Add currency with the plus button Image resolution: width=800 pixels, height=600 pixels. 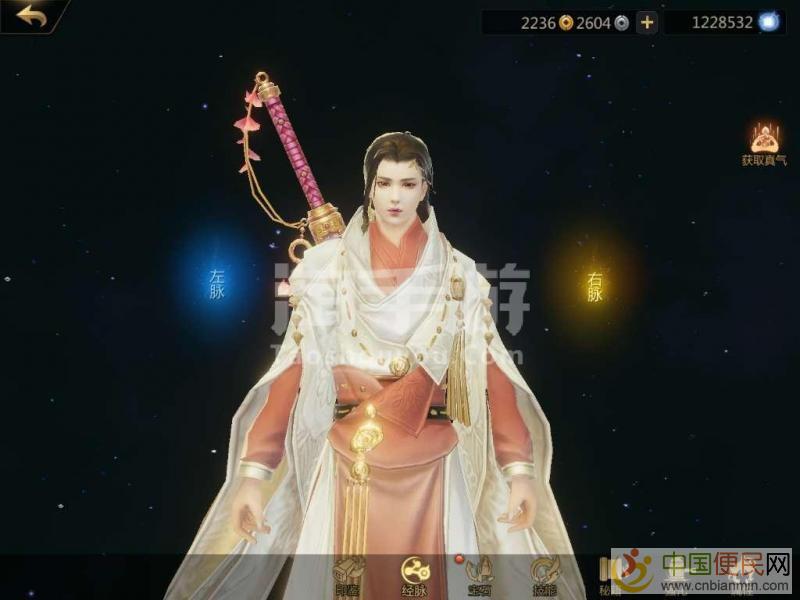tap(647, 22)
